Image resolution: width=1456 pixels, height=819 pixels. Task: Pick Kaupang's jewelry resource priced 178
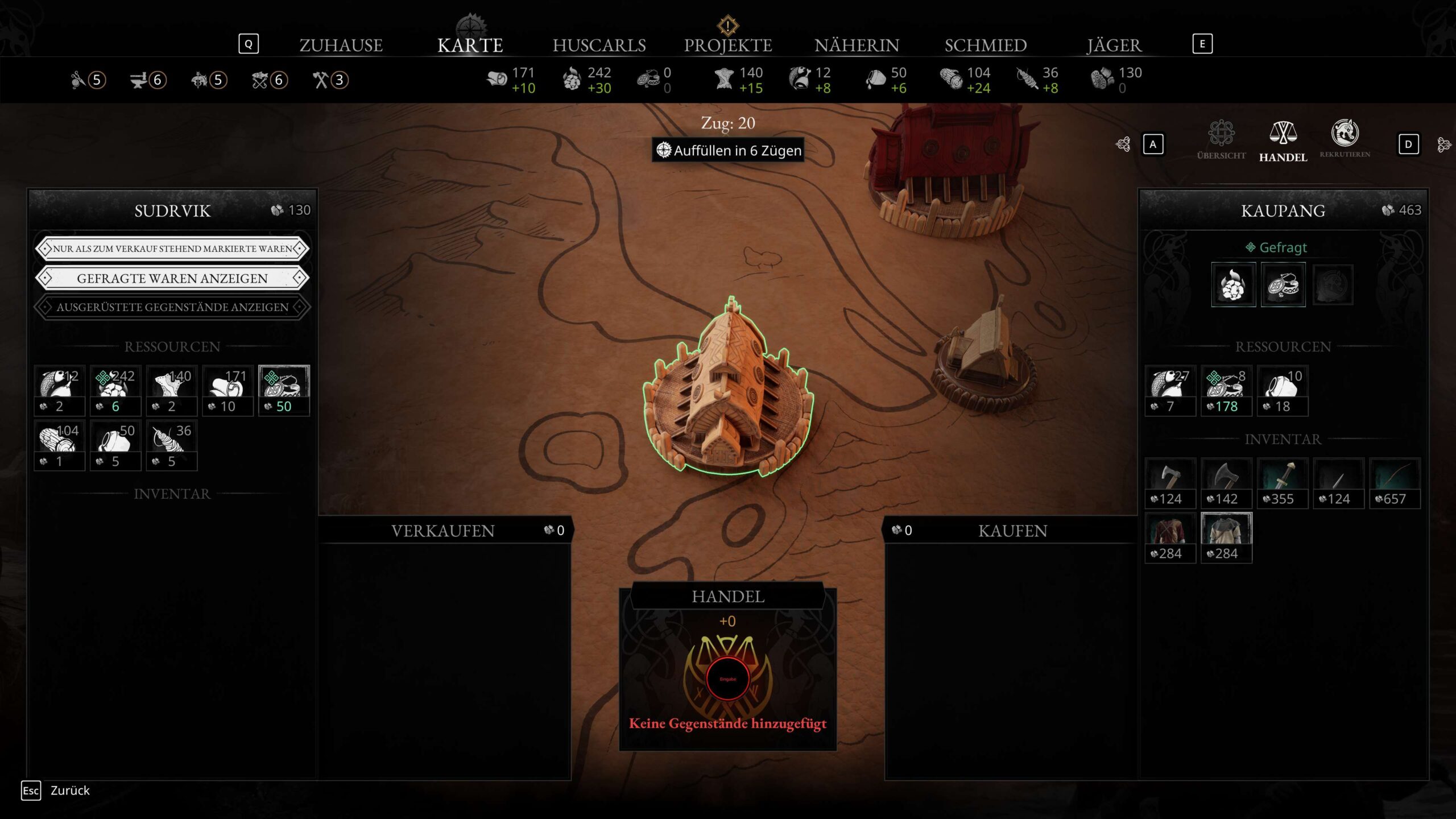tap(1226, 390)
